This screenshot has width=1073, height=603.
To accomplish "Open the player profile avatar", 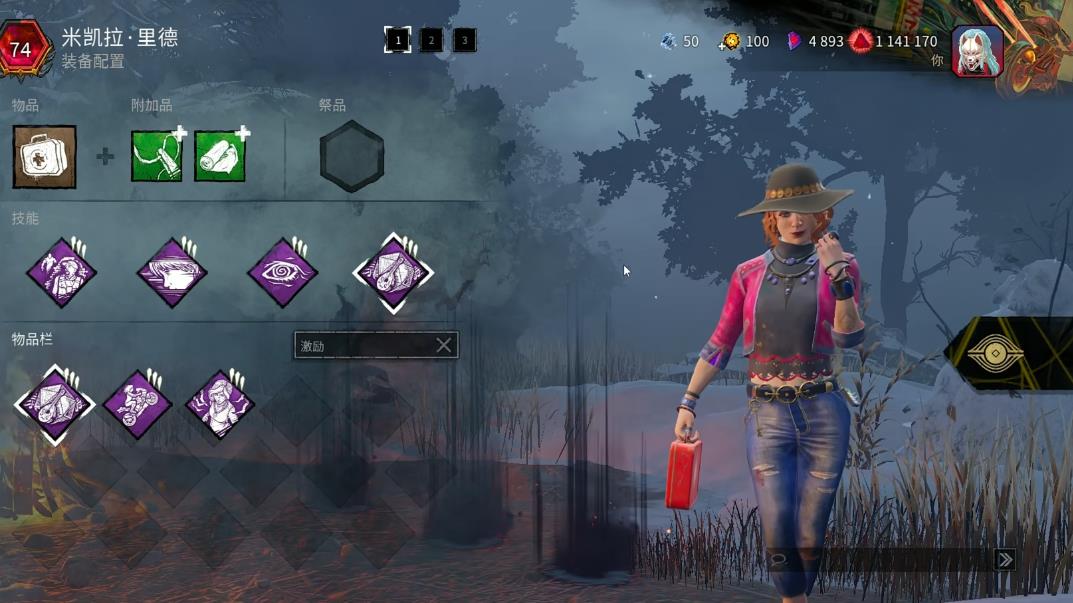I will [977, 52].
